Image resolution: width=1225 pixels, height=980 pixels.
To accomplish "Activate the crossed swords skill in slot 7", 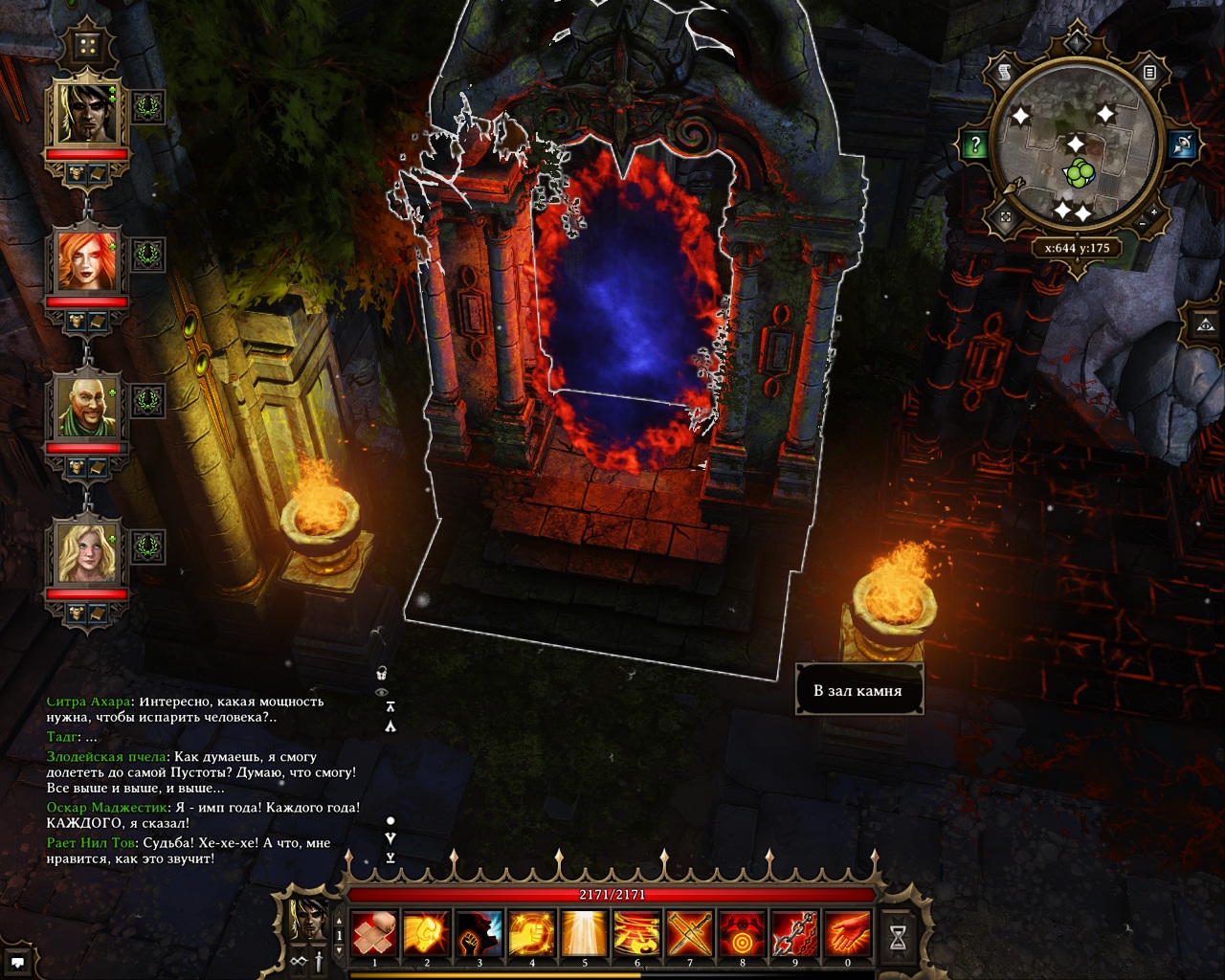I will 689,933.
